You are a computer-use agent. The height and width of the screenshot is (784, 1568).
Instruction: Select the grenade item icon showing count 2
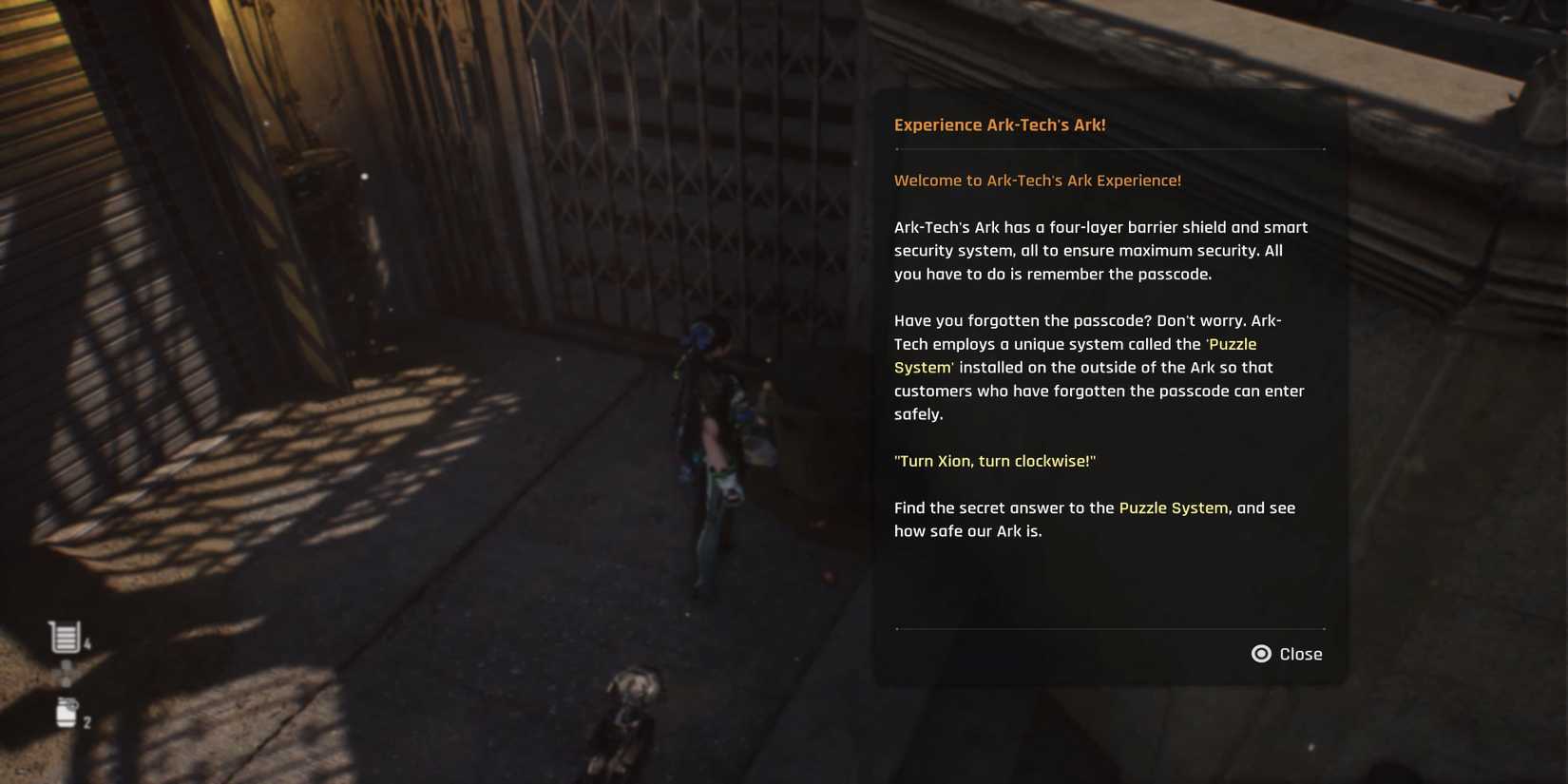67,715
